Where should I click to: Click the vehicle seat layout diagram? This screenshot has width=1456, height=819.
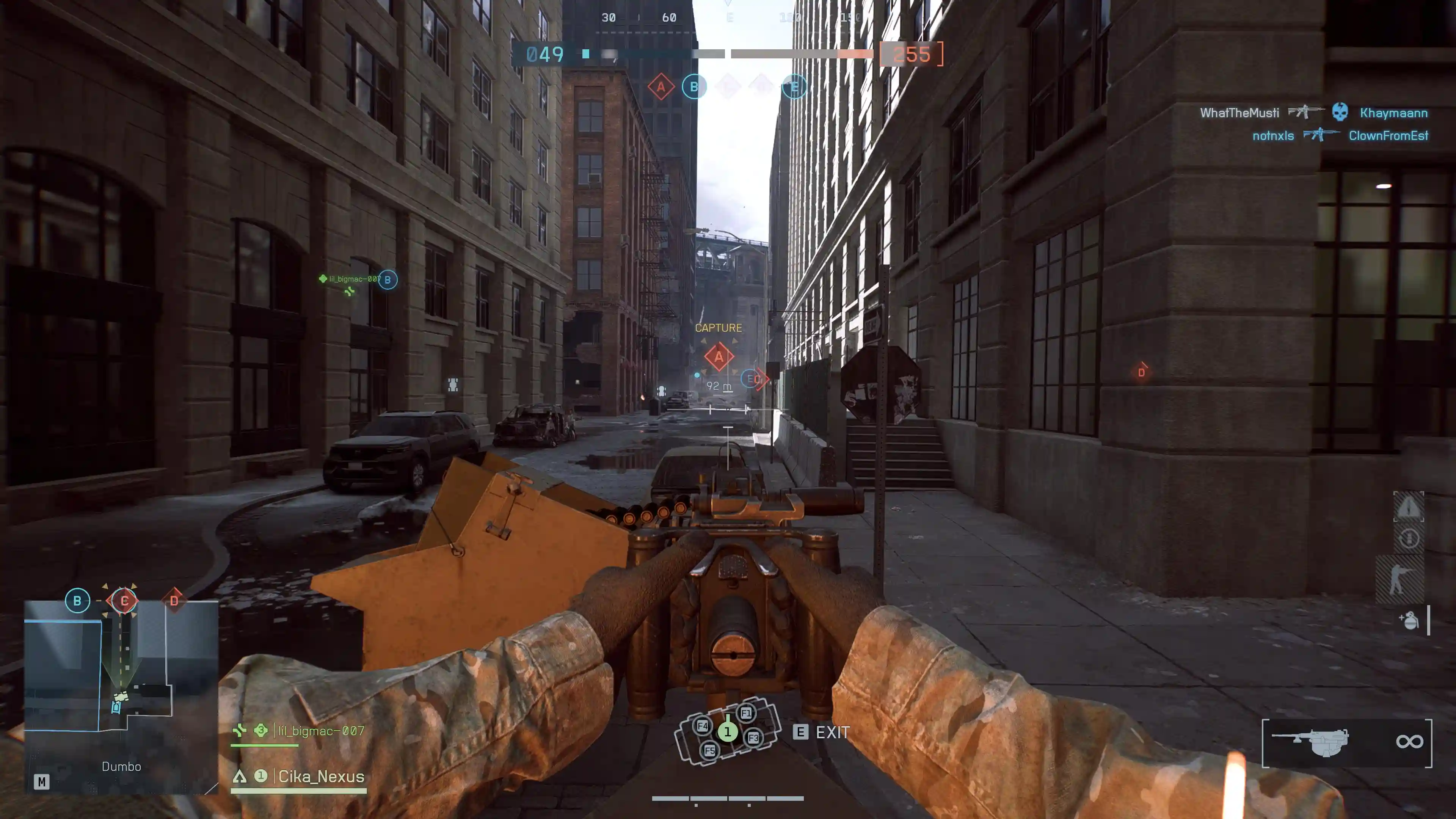point(728,731)
